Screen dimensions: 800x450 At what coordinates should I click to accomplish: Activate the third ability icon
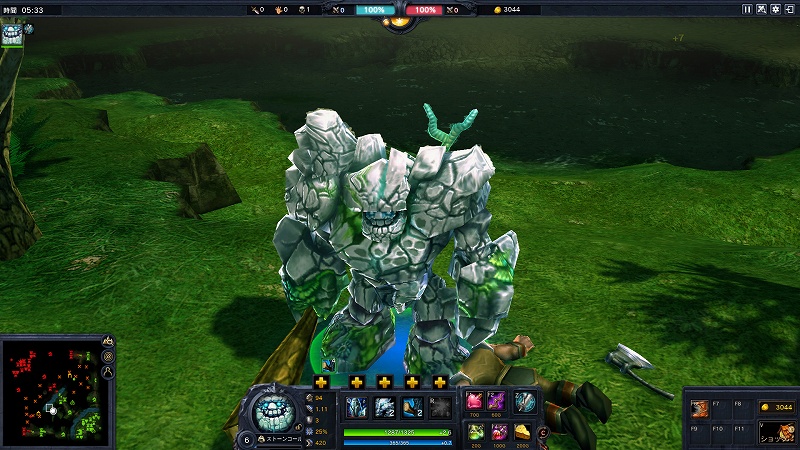(x=412, y=406)
